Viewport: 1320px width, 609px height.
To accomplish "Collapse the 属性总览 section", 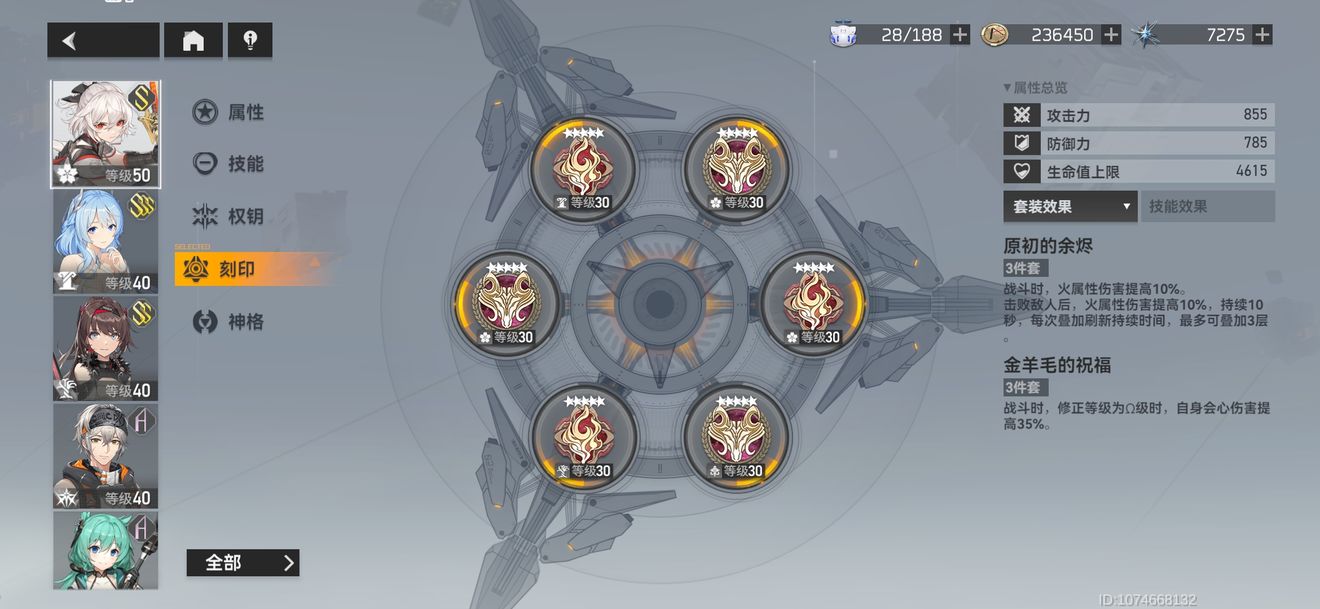I will pyautogui.click(x=1035, y=88).
